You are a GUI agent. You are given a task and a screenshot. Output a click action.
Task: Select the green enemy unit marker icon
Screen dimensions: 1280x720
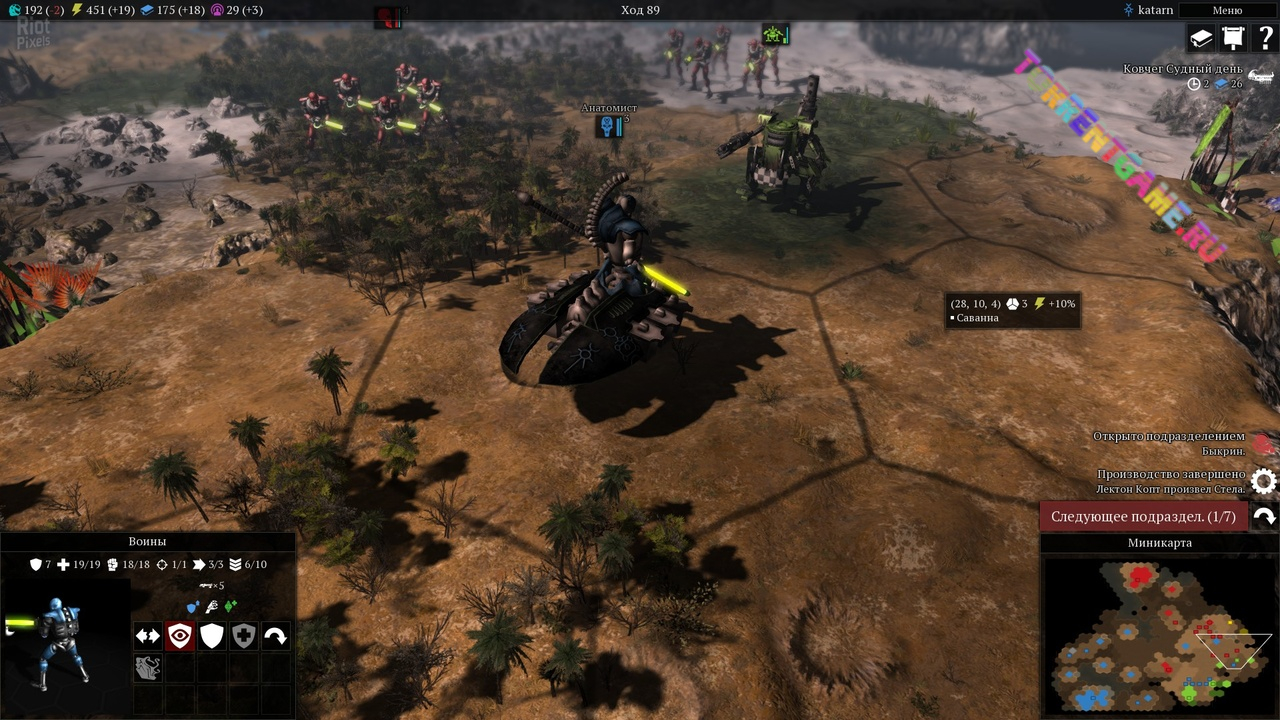[775, 35]
